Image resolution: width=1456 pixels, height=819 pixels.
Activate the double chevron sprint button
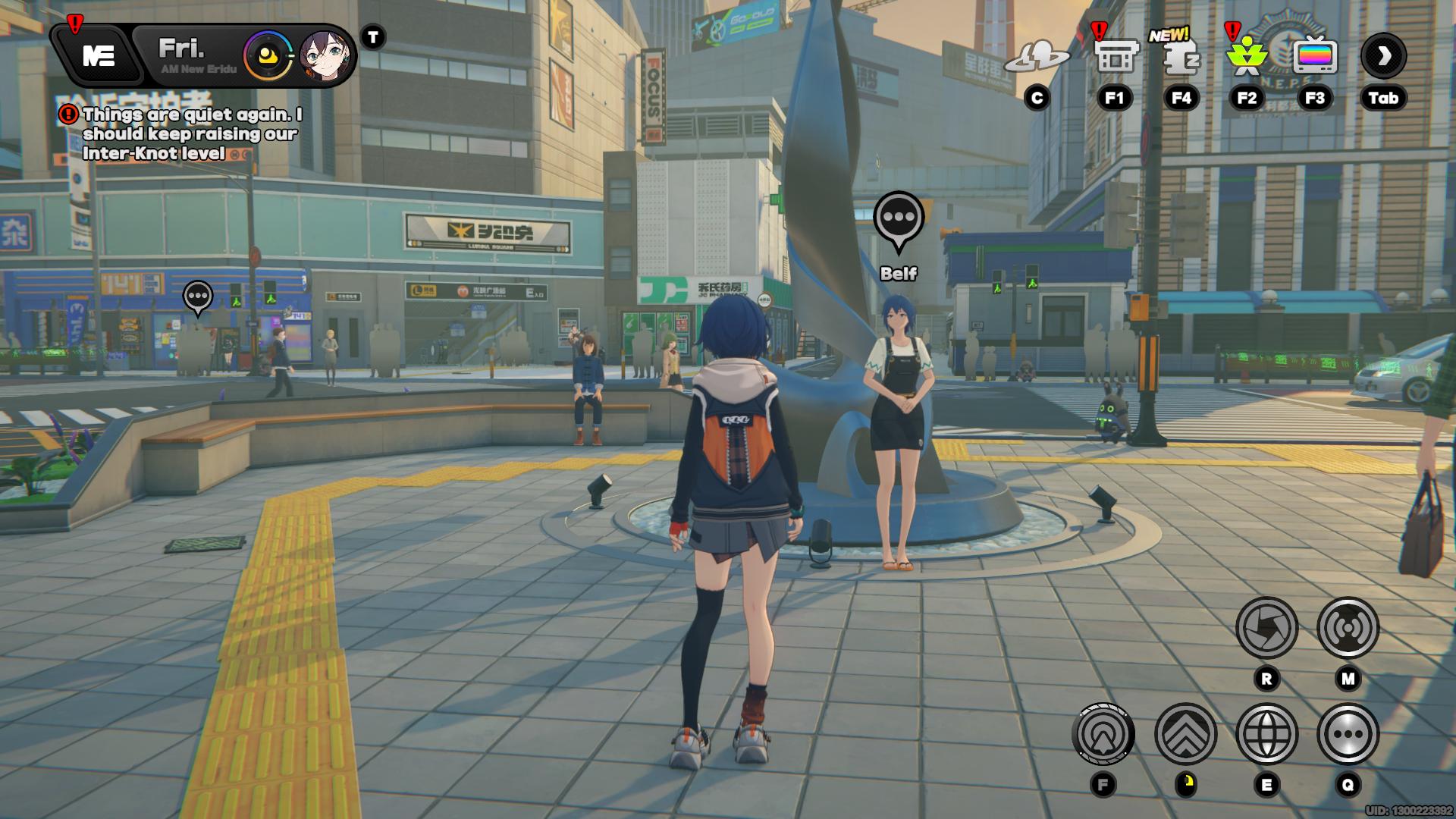[1185, 734]
